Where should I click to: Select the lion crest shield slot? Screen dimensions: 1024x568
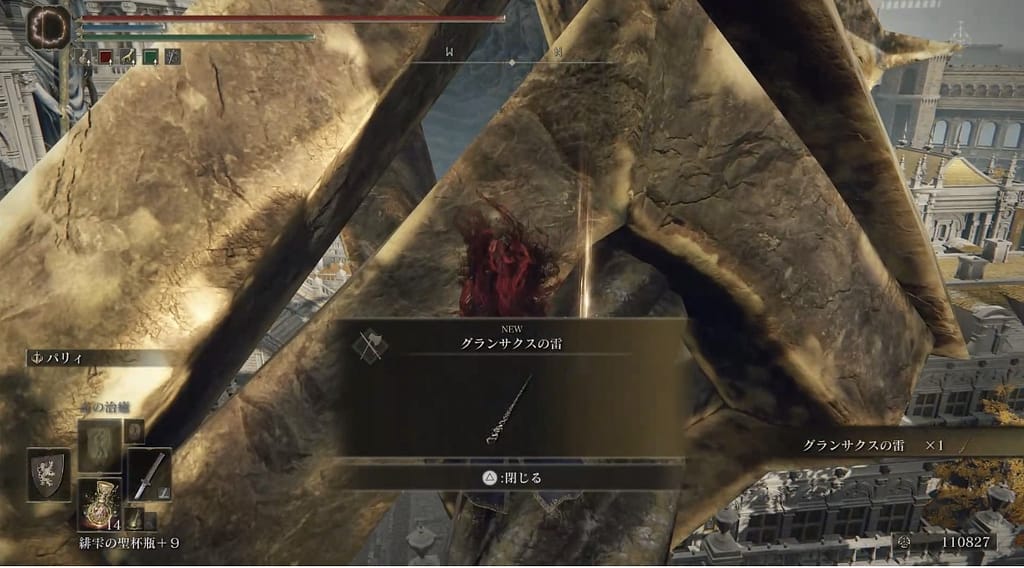click(49, 475)
